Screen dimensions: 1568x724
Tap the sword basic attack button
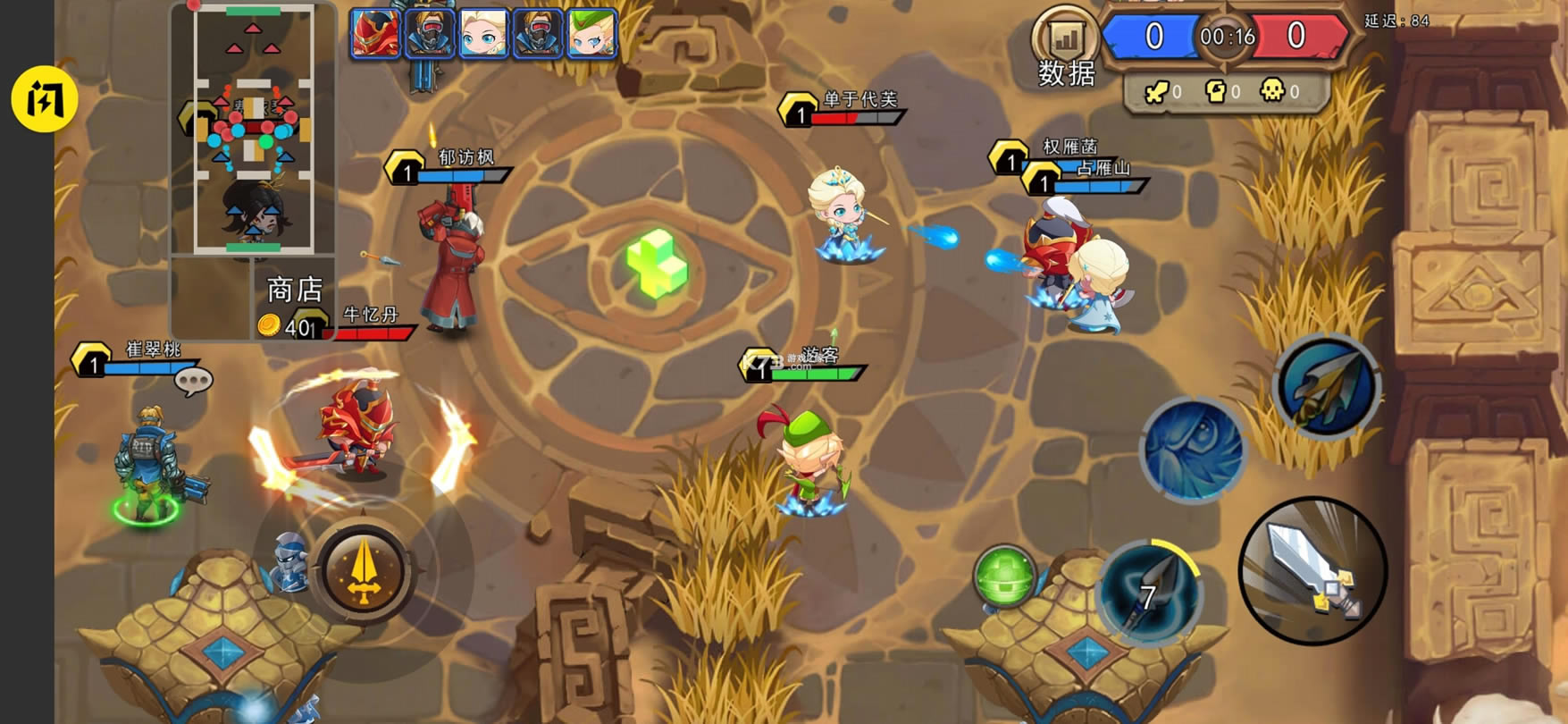click(x=1312, y=571)
